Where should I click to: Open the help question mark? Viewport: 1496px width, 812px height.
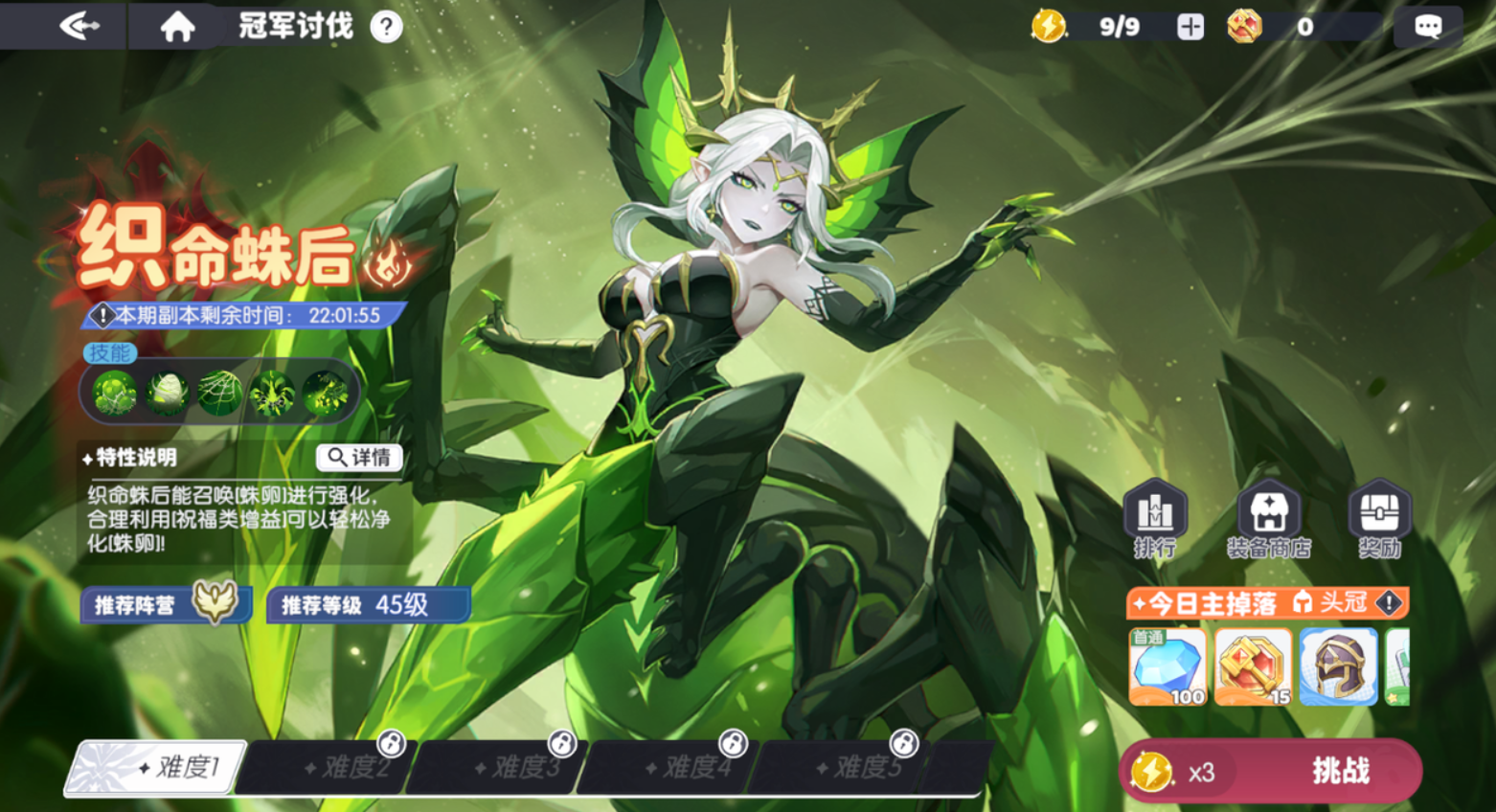pyautogui.click(x=386, y=27)
